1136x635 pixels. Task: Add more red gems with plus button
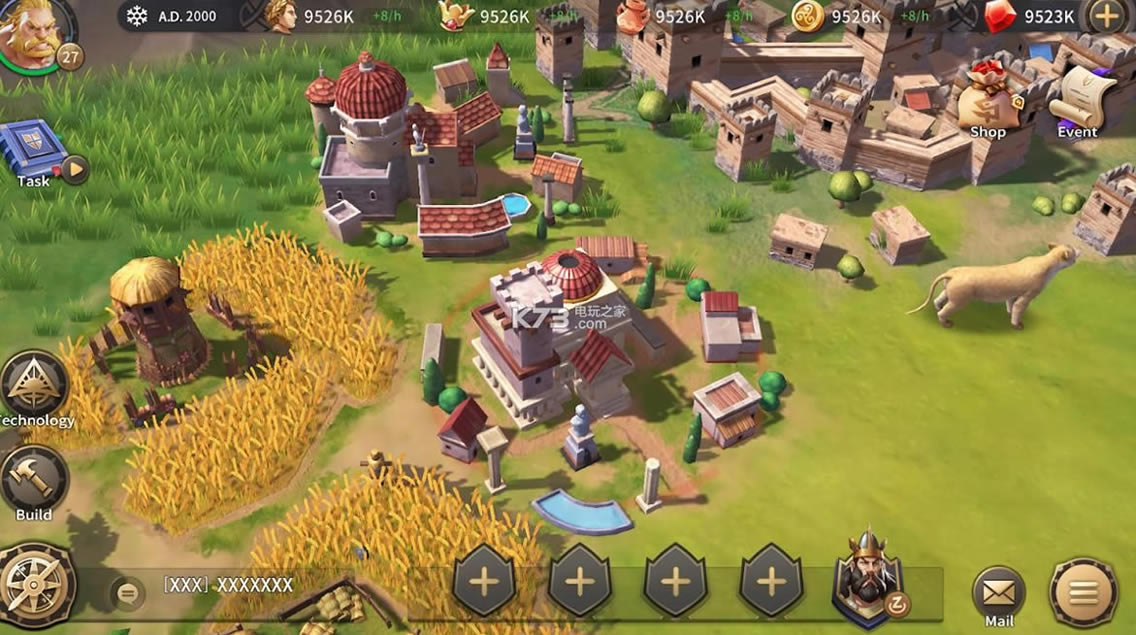1105,15
